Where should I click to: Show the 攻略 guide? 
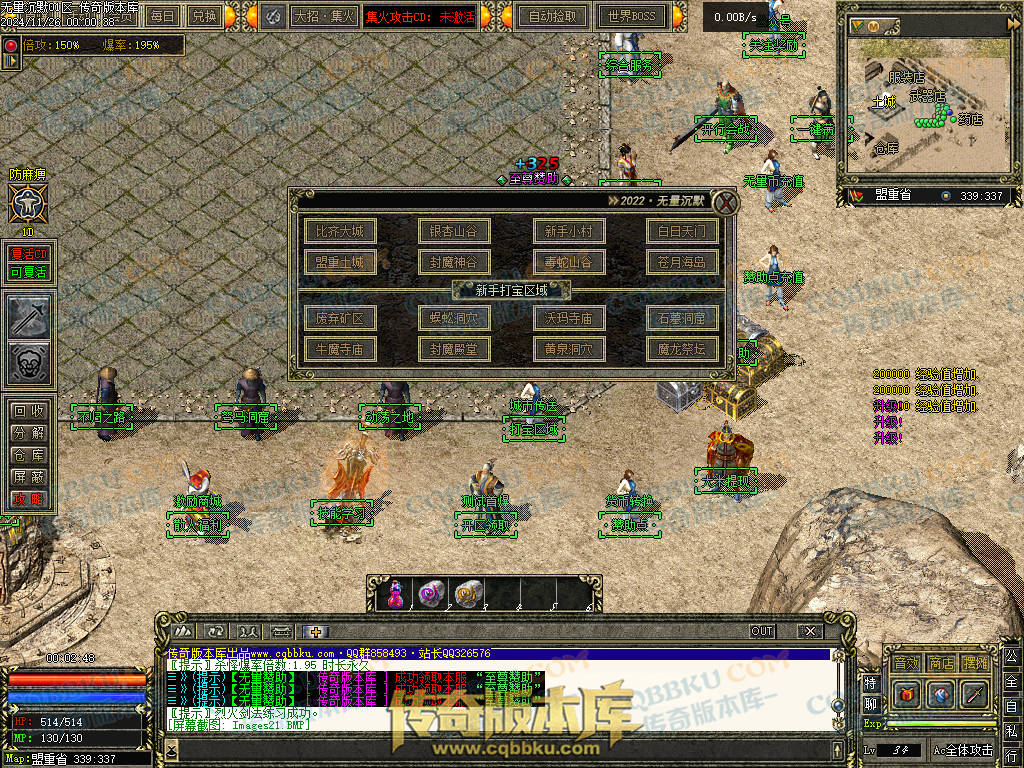coord(28,499)
